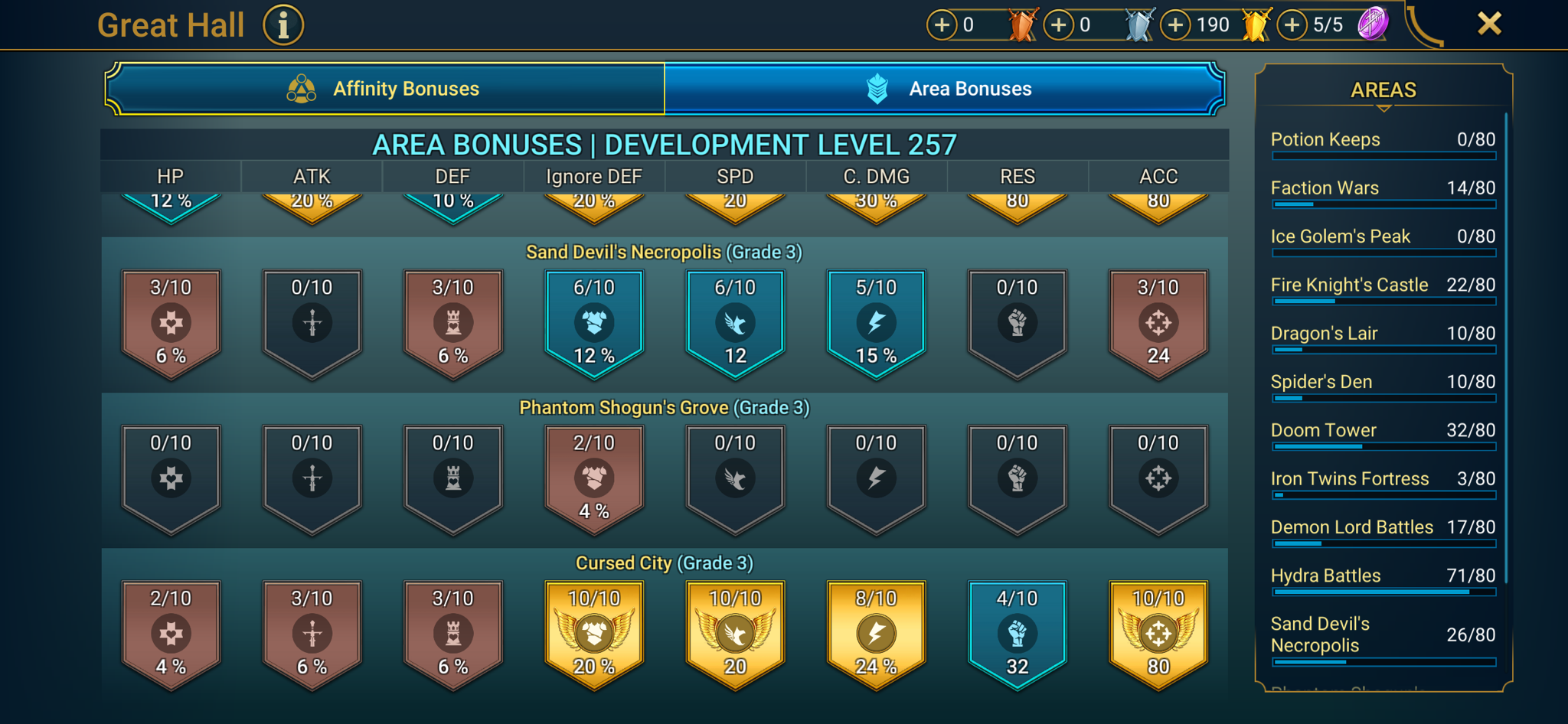Click the bronze medal plus button
Screen dimensions: 1568x724
pyautogui.click(x=942, y=24)
